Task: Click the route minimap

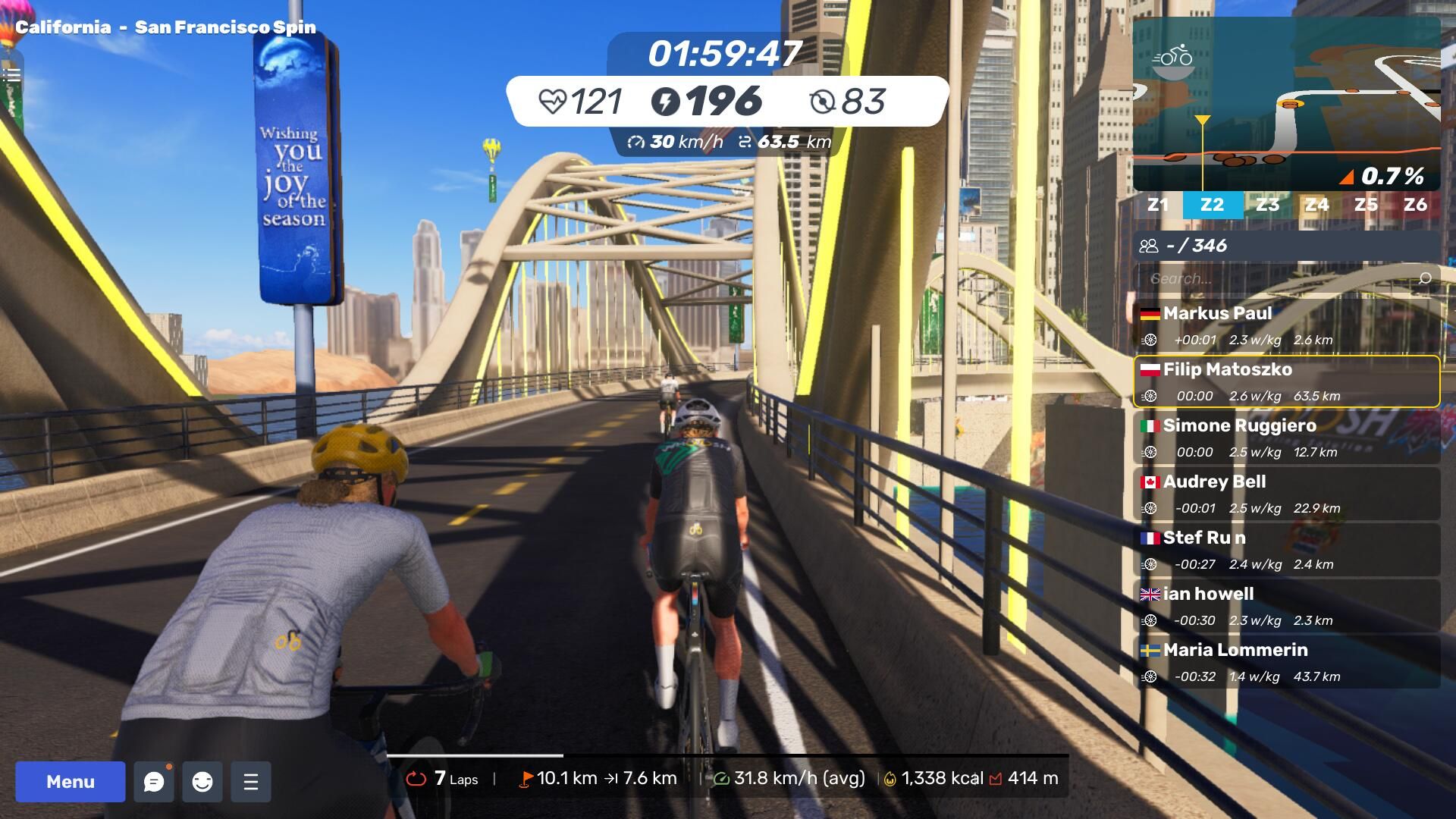Action: pyautogui.click(x=1286, y=102)
